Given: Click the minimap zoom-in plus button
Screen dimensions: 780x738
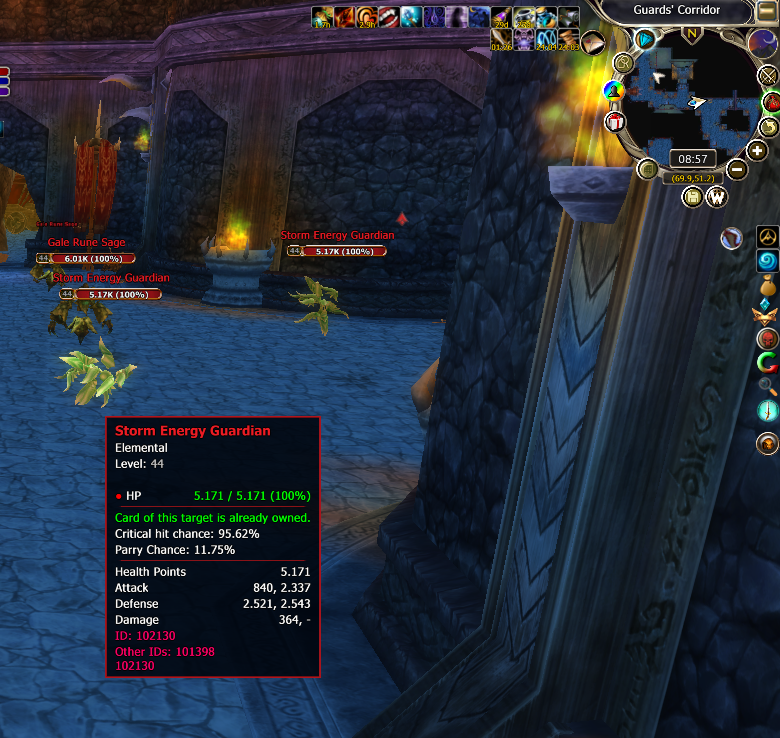Looking at the screenshot, I should (x=757, y=150).
